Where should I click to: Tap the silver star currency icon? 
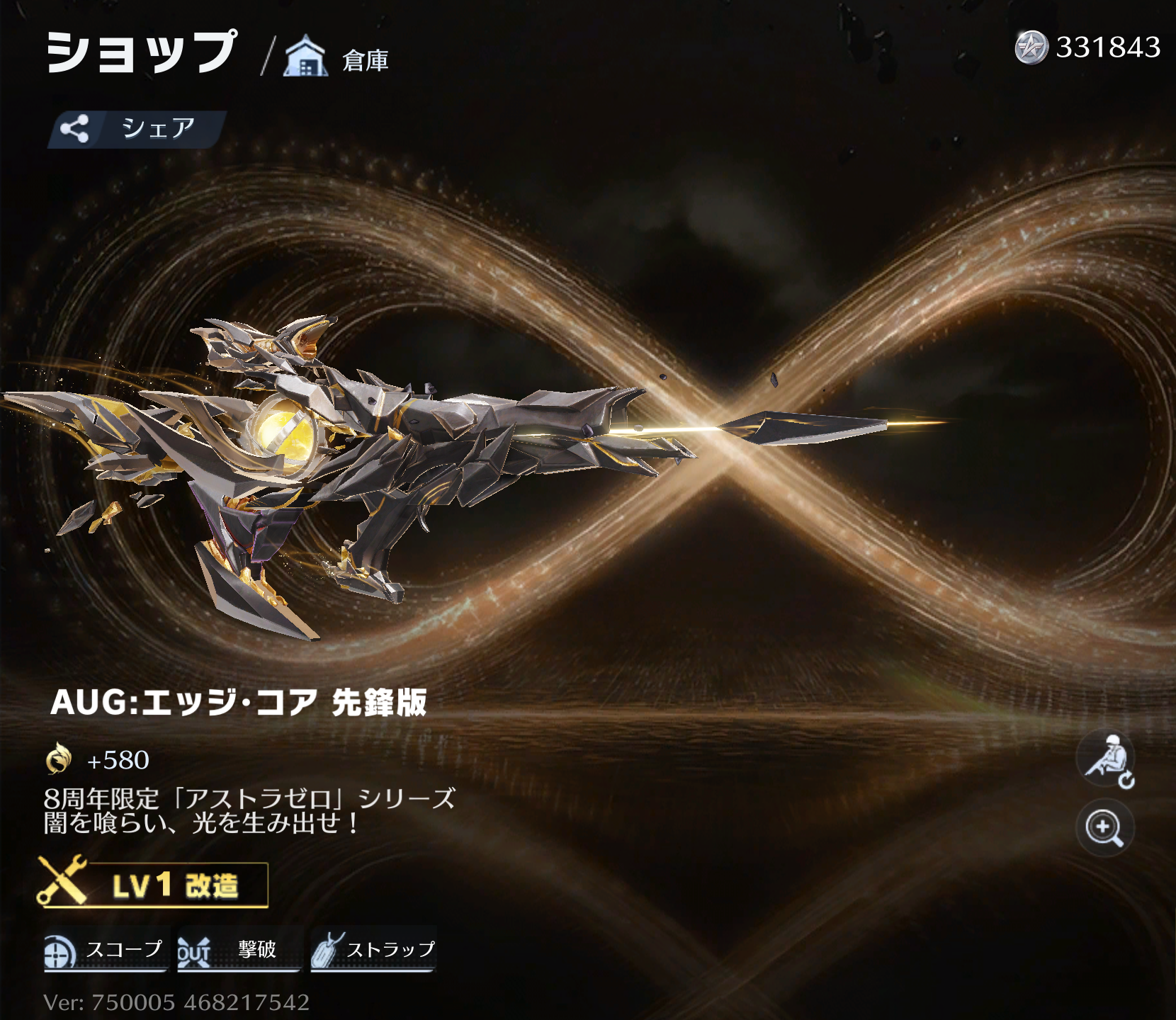point(1031,47)
